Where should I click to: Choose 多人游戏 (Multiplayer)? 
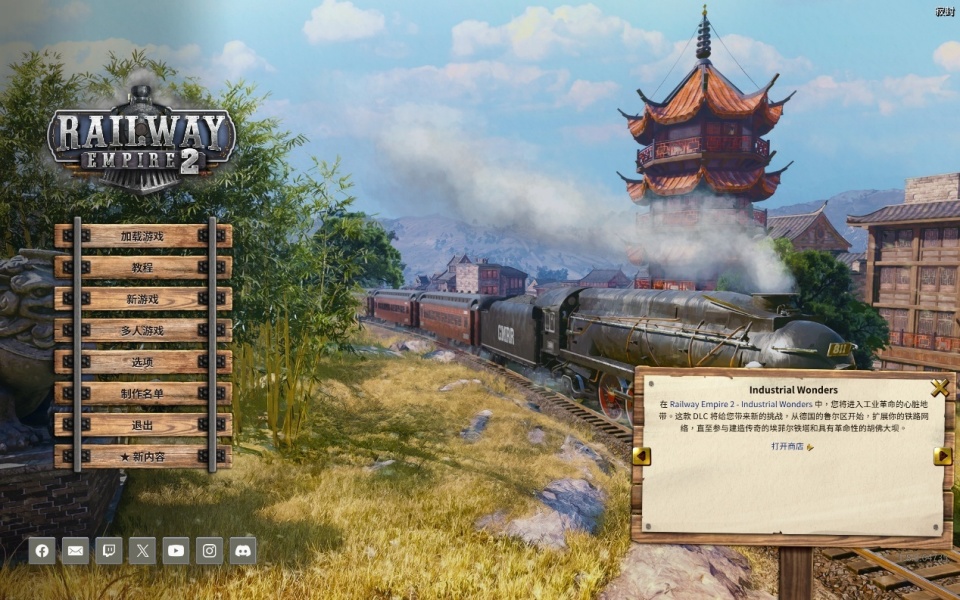coord(142,330)
